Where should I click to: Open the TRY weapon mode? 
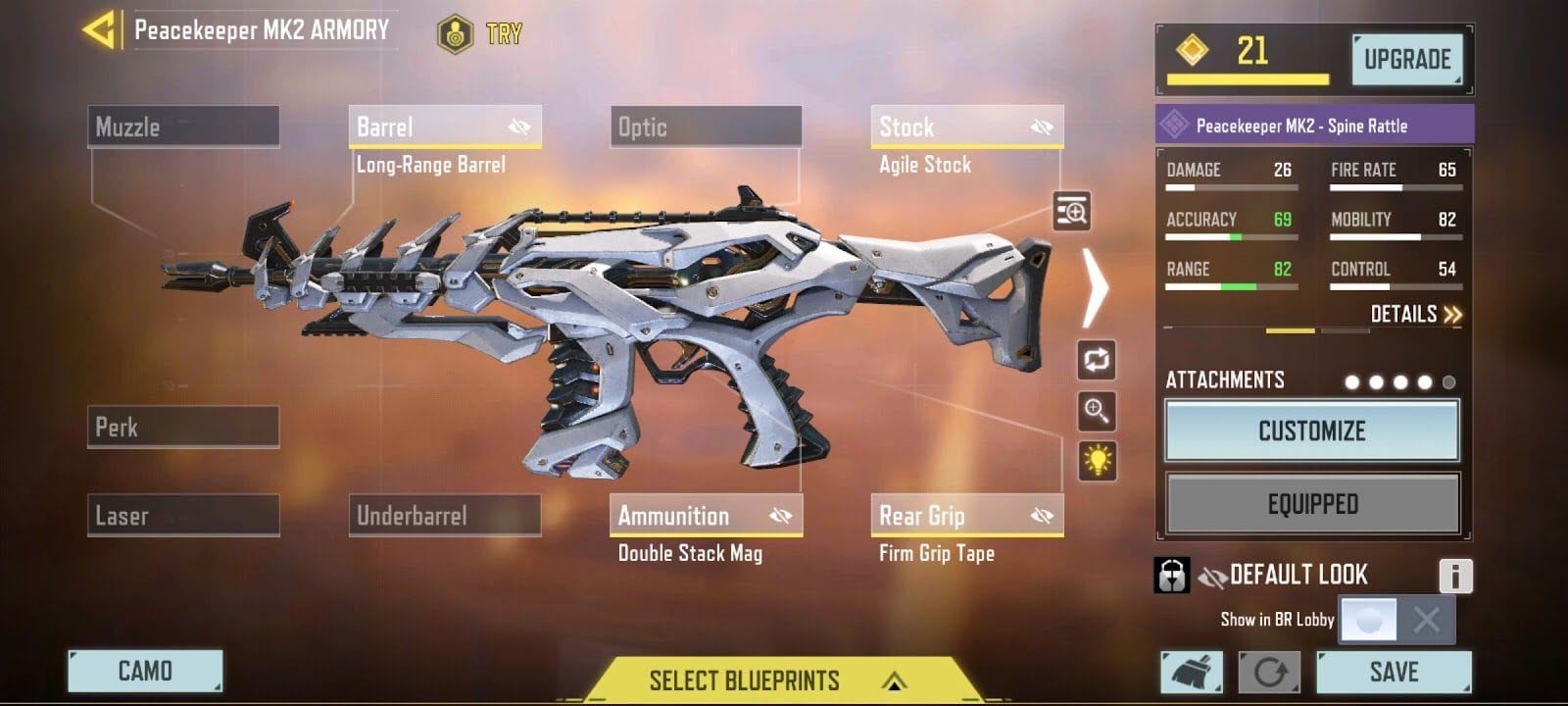(x=480, y=31)
